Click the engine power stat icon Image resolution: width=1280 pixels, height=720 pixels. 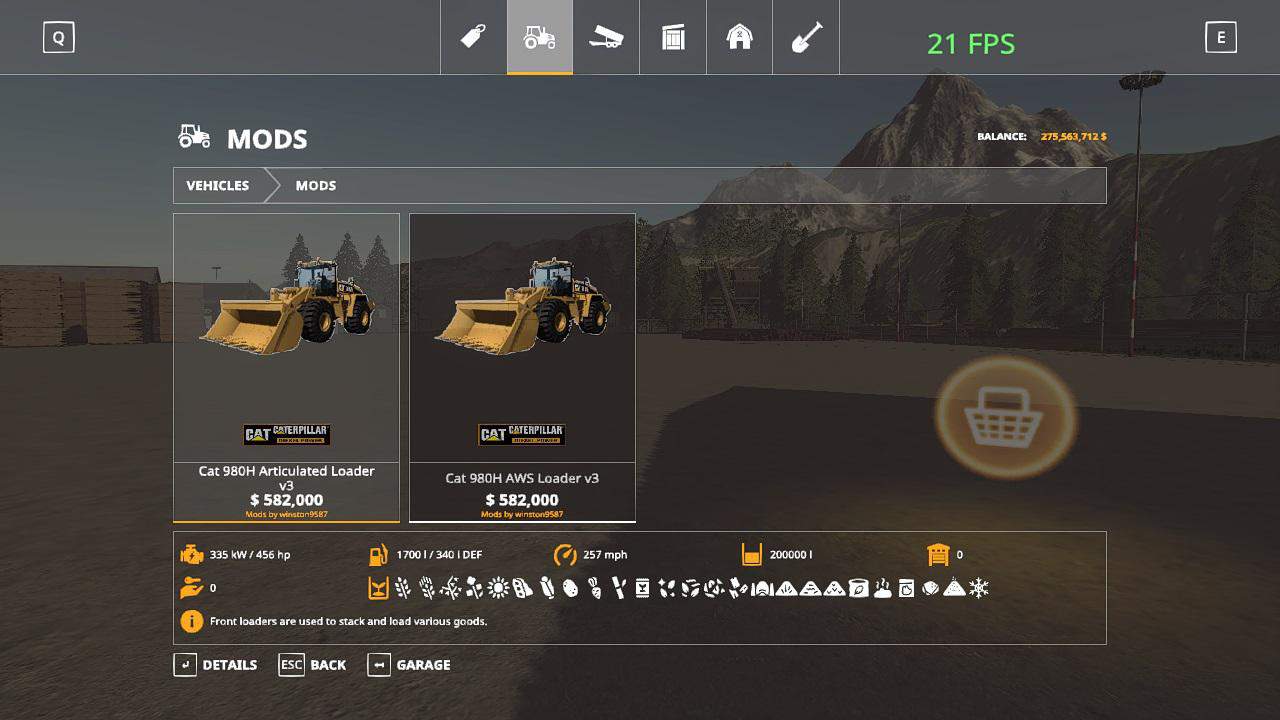(x=191, y=554)
